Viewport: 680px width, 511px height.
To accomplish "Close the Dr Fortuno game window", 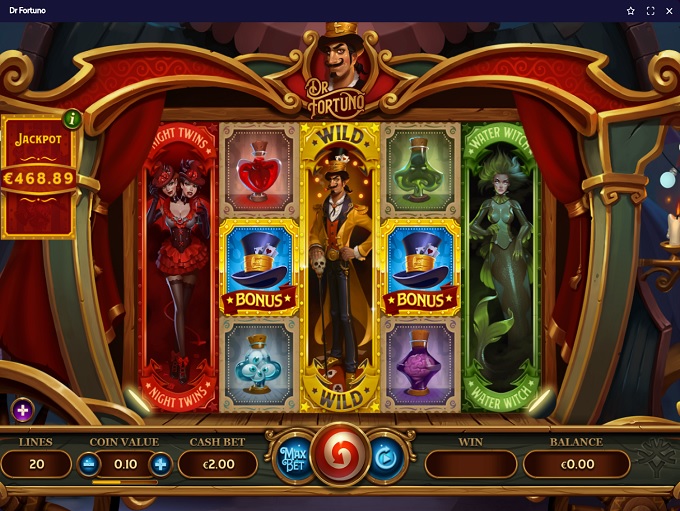I will (x=668, y=11).
